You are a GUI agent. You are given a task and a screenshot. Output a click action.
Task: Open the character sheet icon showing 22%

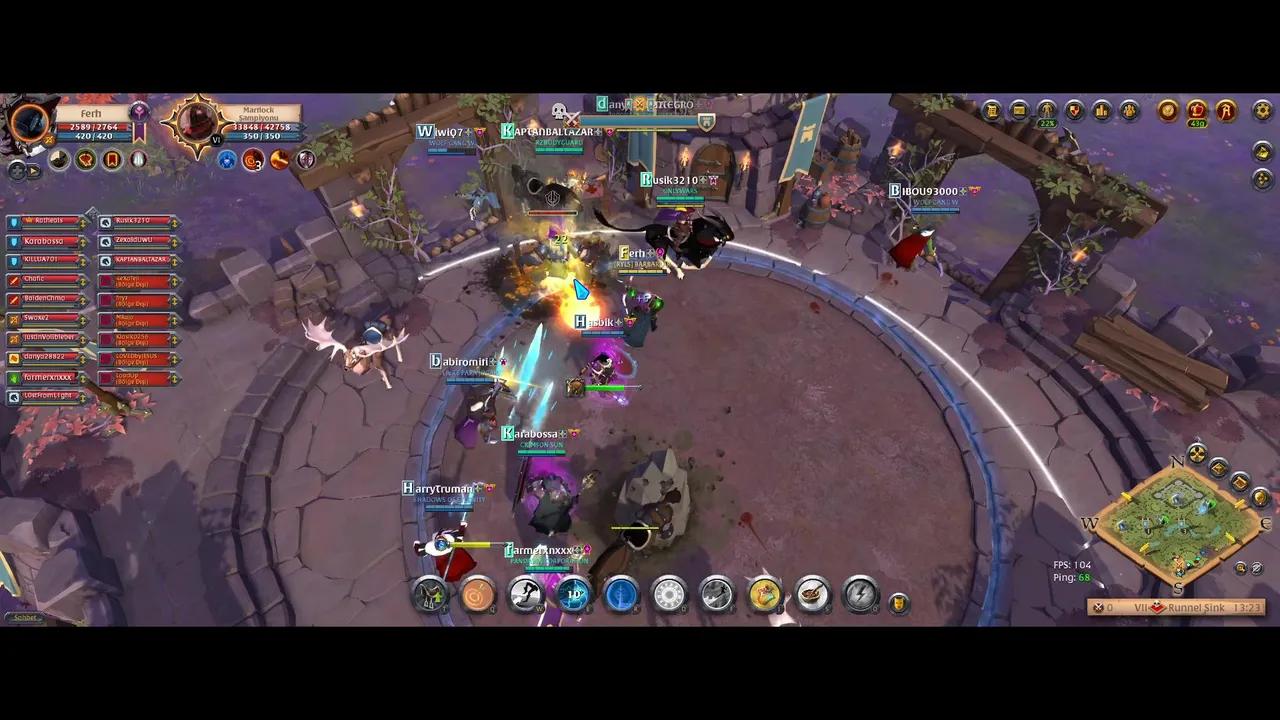1047,111
